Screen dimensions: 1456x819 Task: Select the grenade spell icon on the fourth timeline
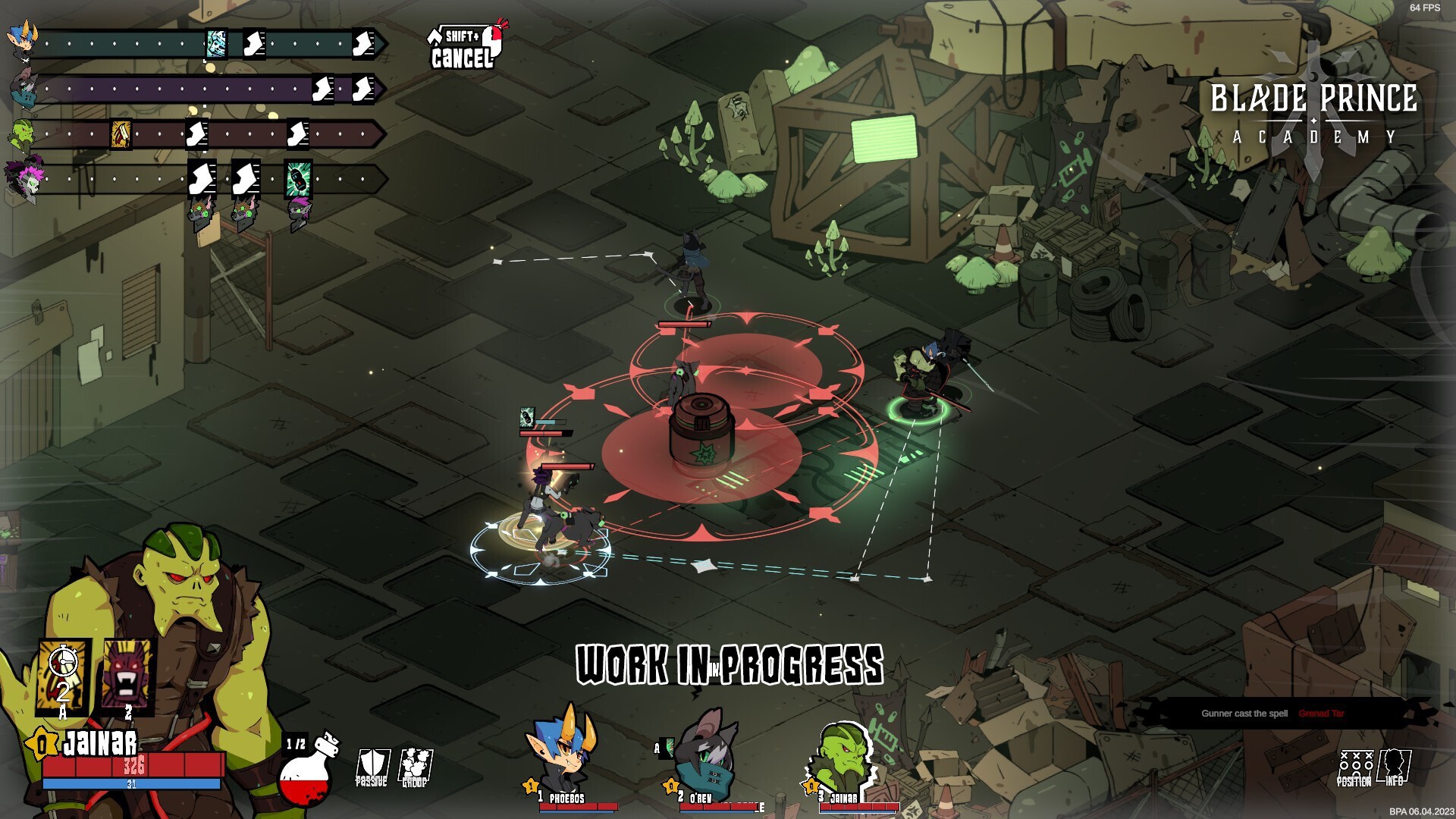click(298, 180)
